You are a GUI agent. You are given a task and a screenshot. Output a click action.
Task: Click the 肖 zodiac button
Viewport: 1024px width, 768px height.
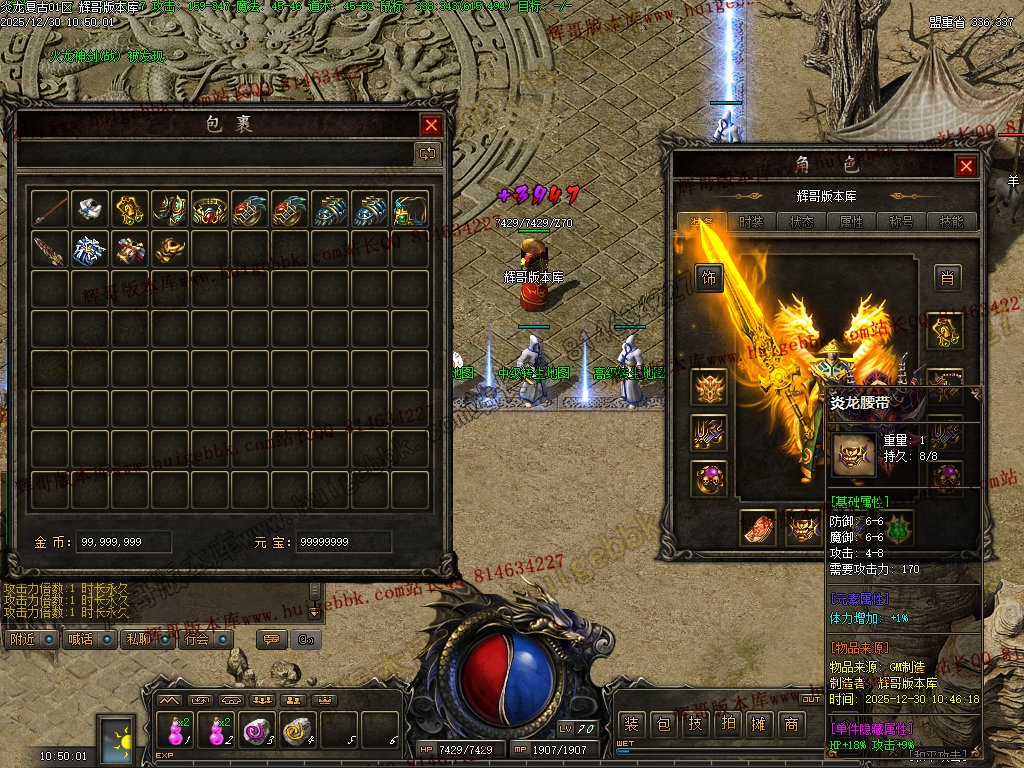tap(947, 278)
